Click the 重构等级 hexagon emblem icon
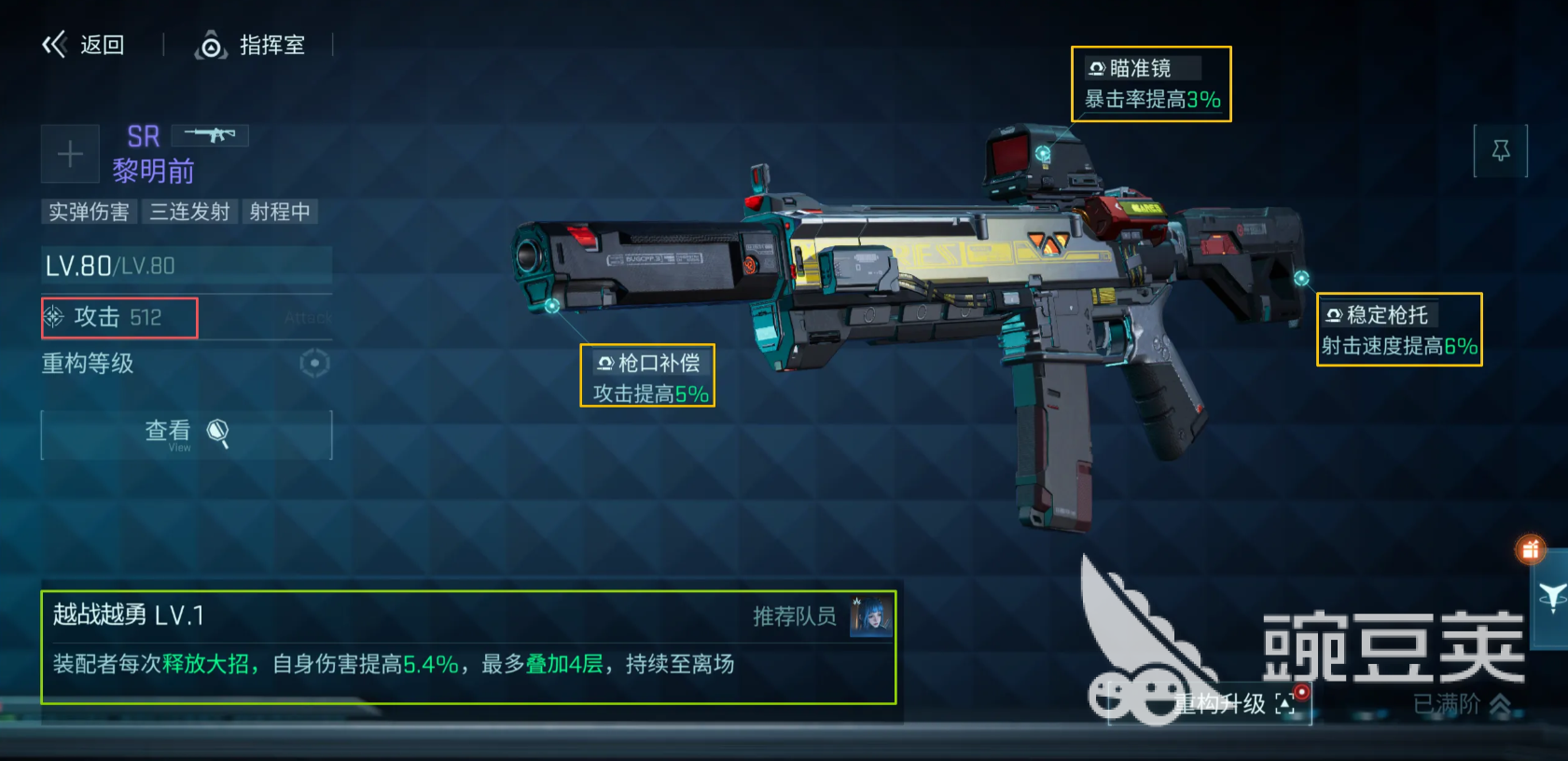The image size is (1568, 761). pyautogui.click(x=313, y=365)
